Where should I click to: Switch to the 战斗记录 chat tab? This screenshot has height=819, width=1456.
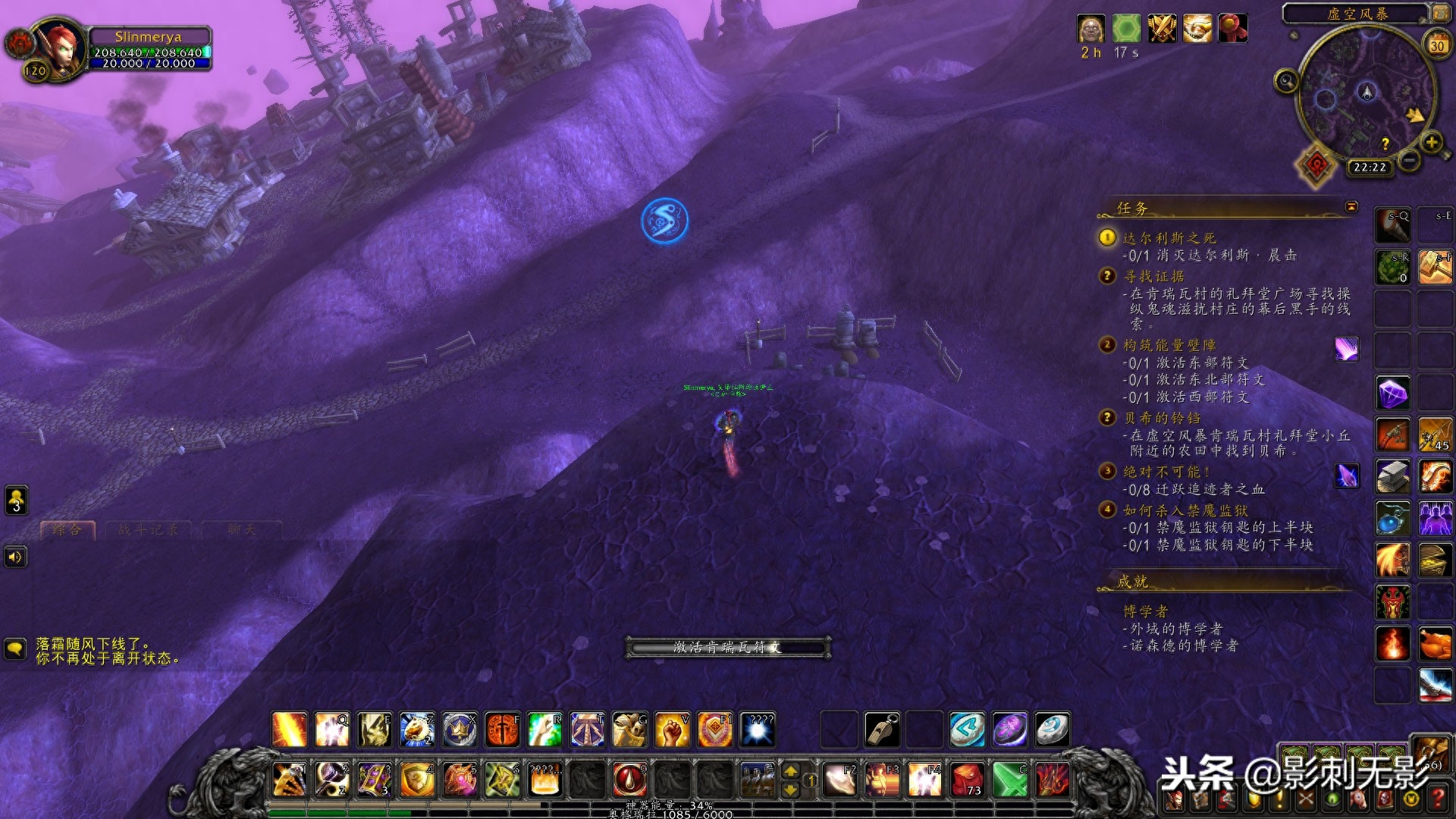148,530
